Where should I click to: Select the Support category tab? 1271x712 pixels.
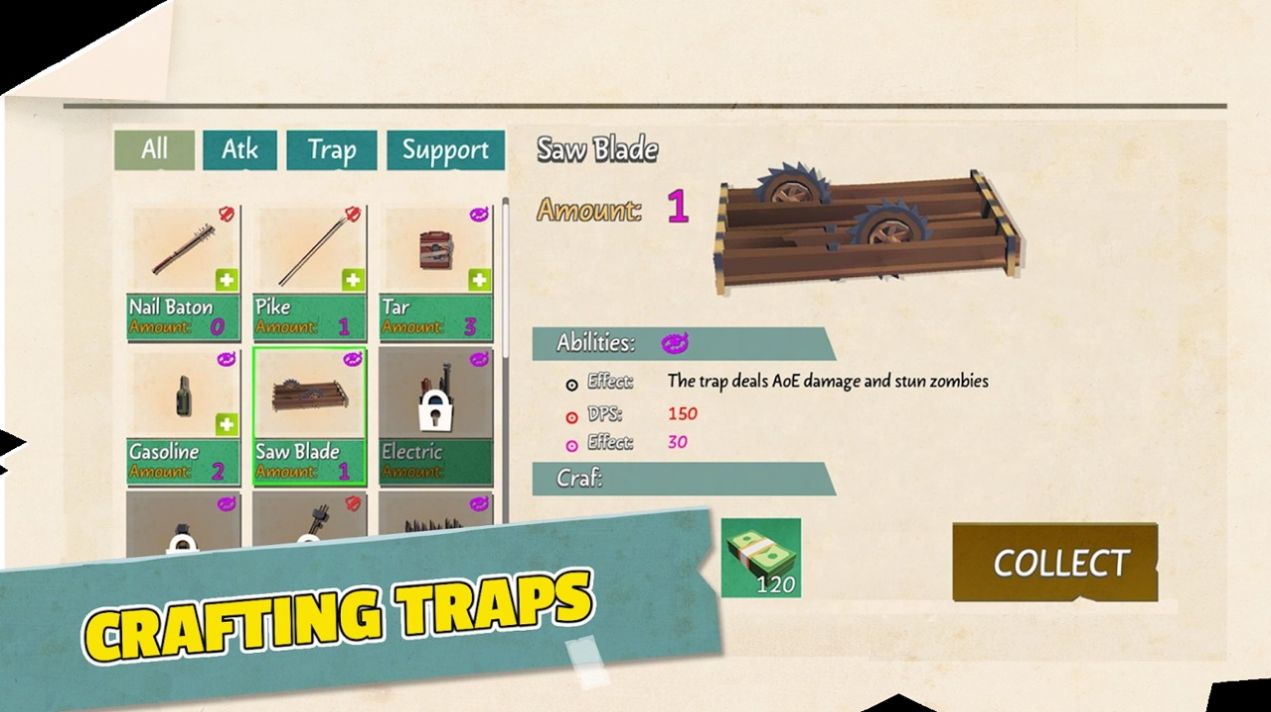444,150
